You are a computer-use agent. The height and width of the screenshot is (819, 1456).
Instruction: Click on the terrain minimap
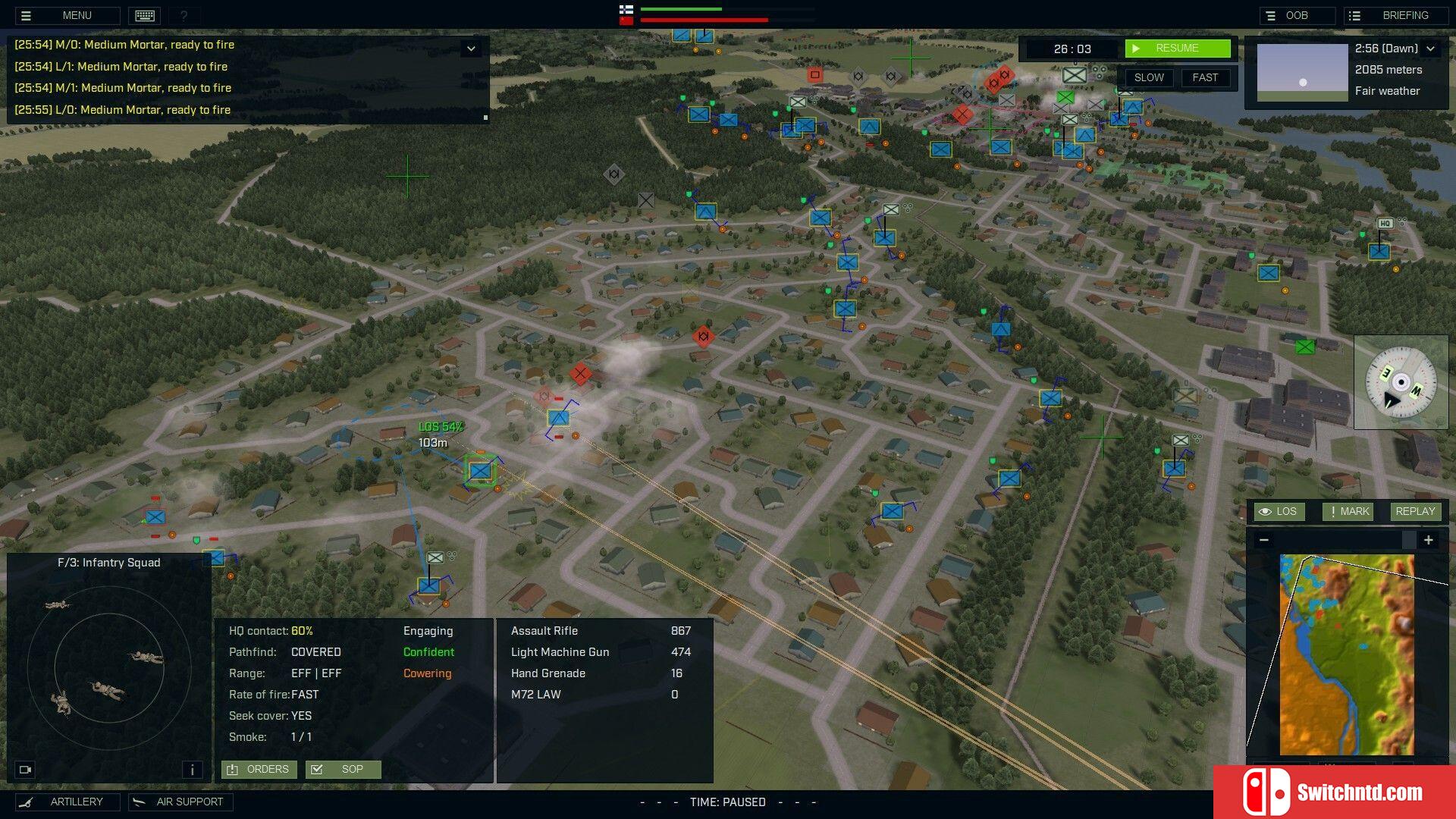(x=1347, y=654)
